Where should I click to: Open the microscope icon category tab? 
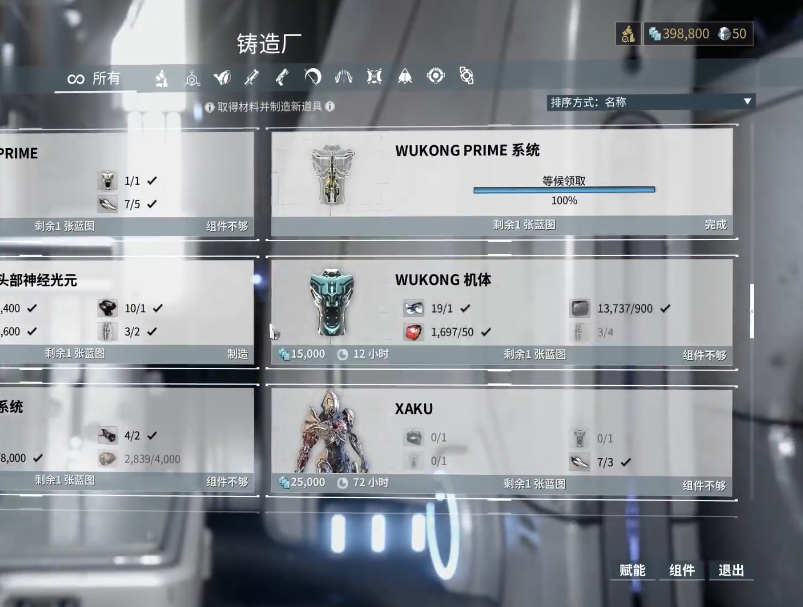(160, 77)
